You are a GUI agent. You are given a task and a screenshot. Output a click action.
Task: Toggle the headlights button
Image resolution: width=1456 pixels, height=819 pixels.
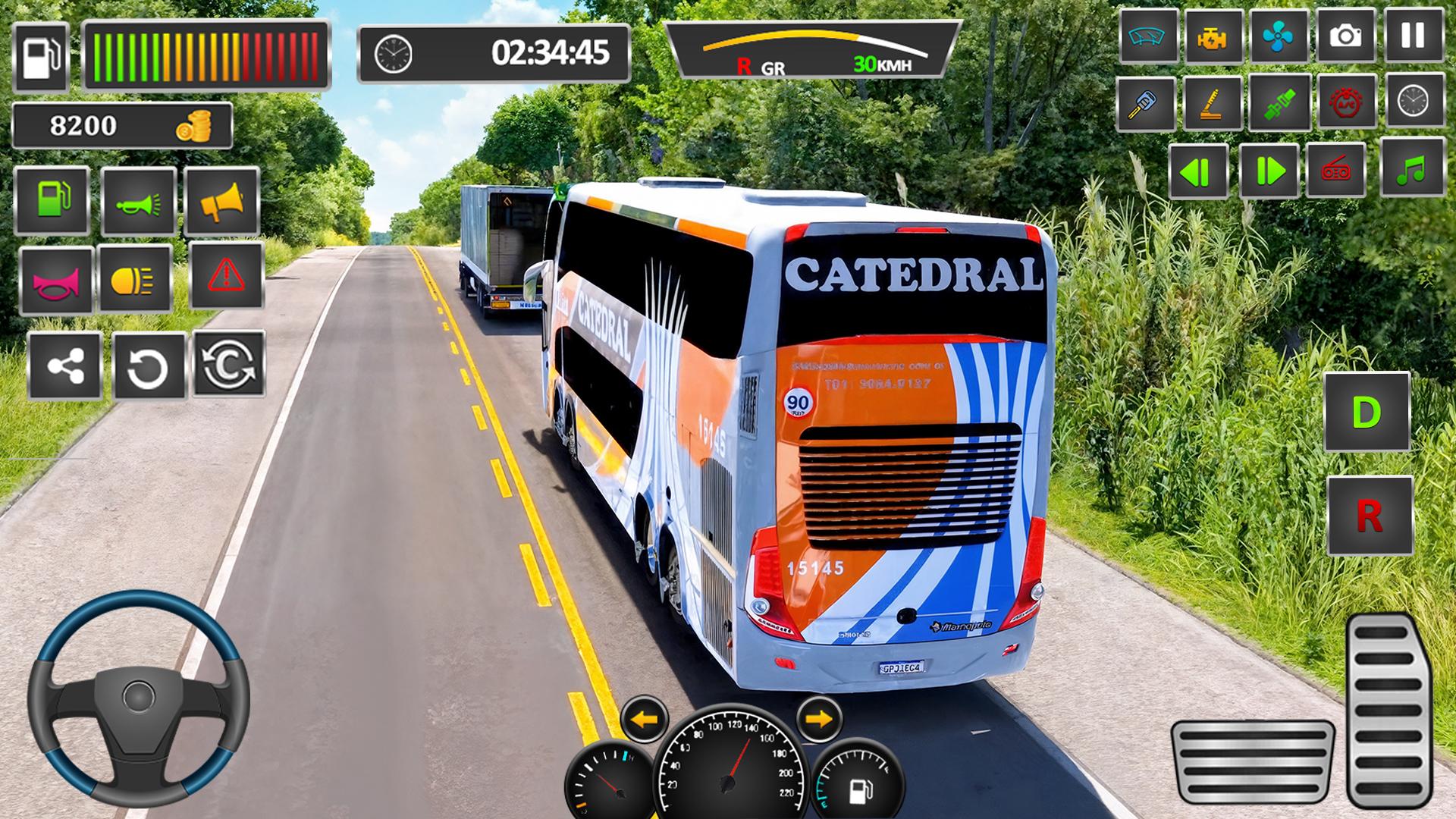[133, 281]
